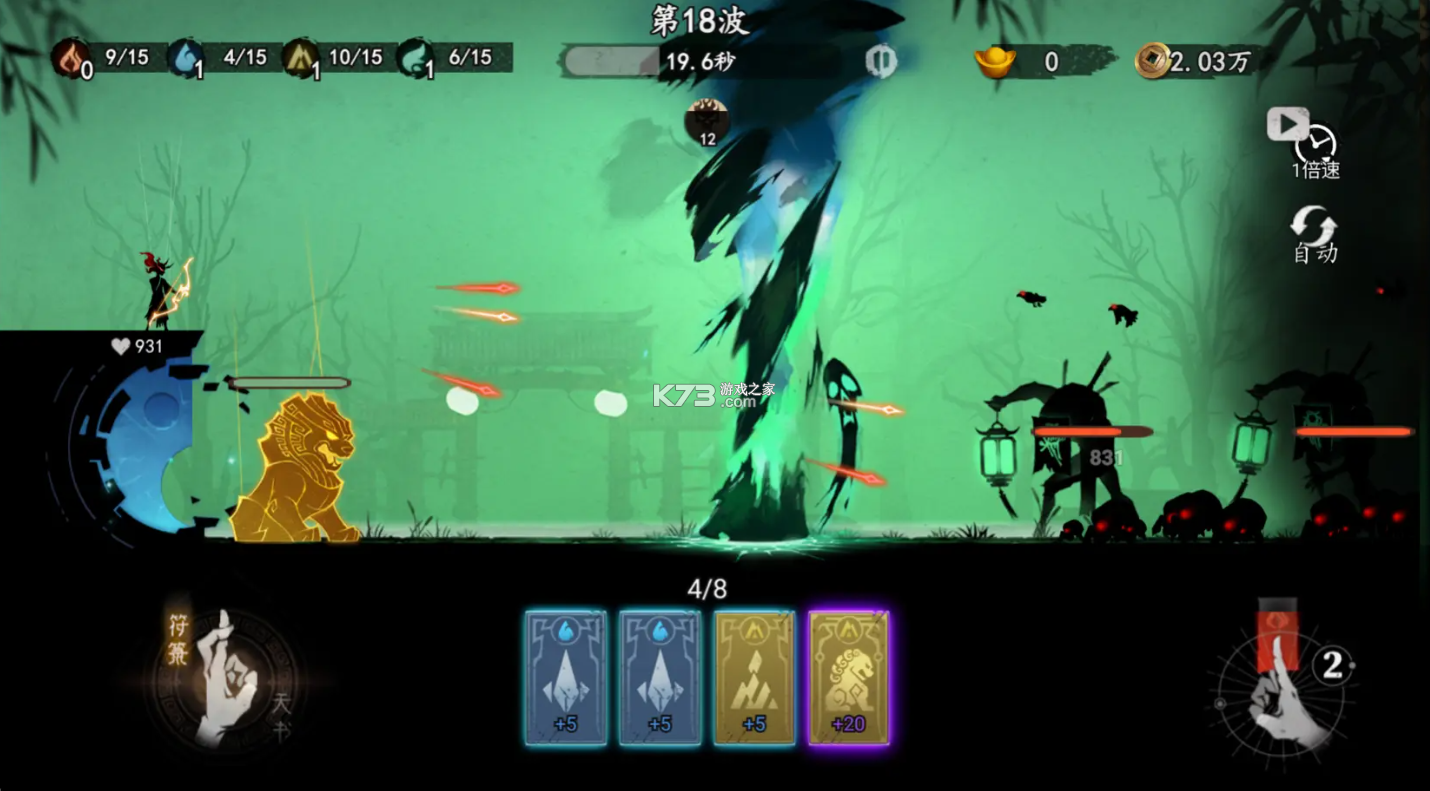Pick the first +5 water crystal card
Viewport: 1430px width, 791px height.
click(x=566, y=675)
